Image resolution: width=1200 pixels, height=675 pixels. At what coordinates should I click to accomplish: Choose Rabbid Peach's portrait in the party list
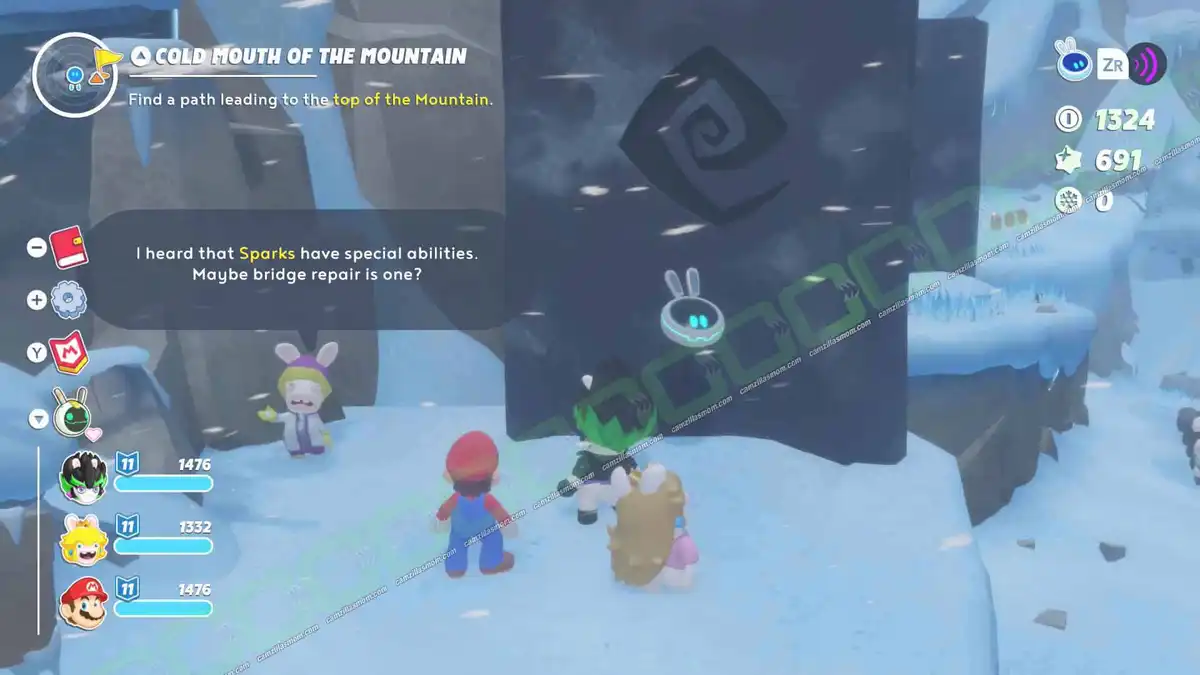pos(84,540)
